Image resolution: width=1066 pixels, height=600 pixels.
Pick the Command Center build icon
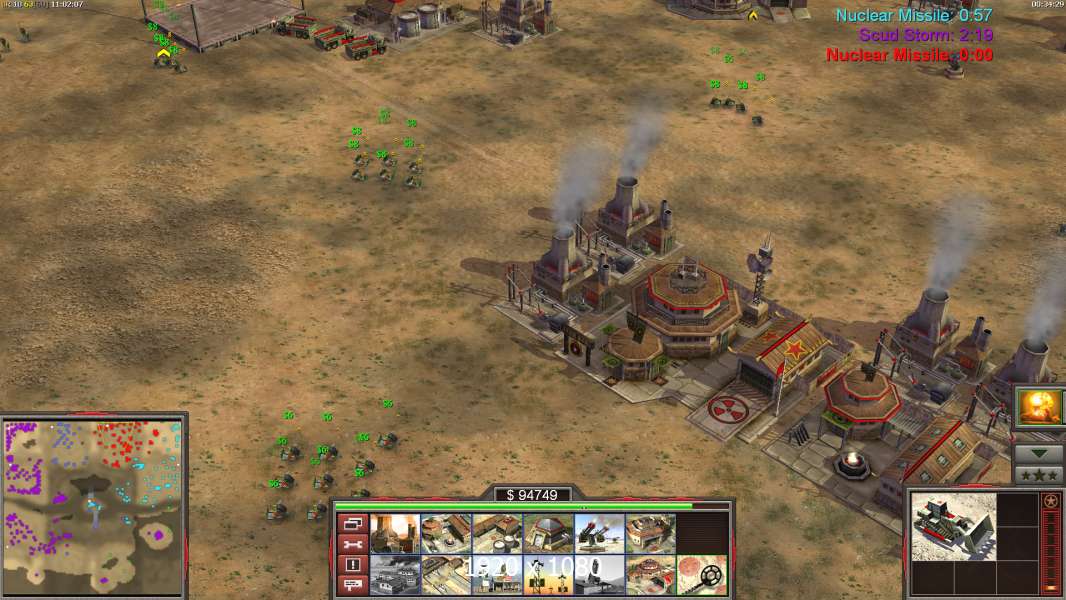(x=650, y=575)
